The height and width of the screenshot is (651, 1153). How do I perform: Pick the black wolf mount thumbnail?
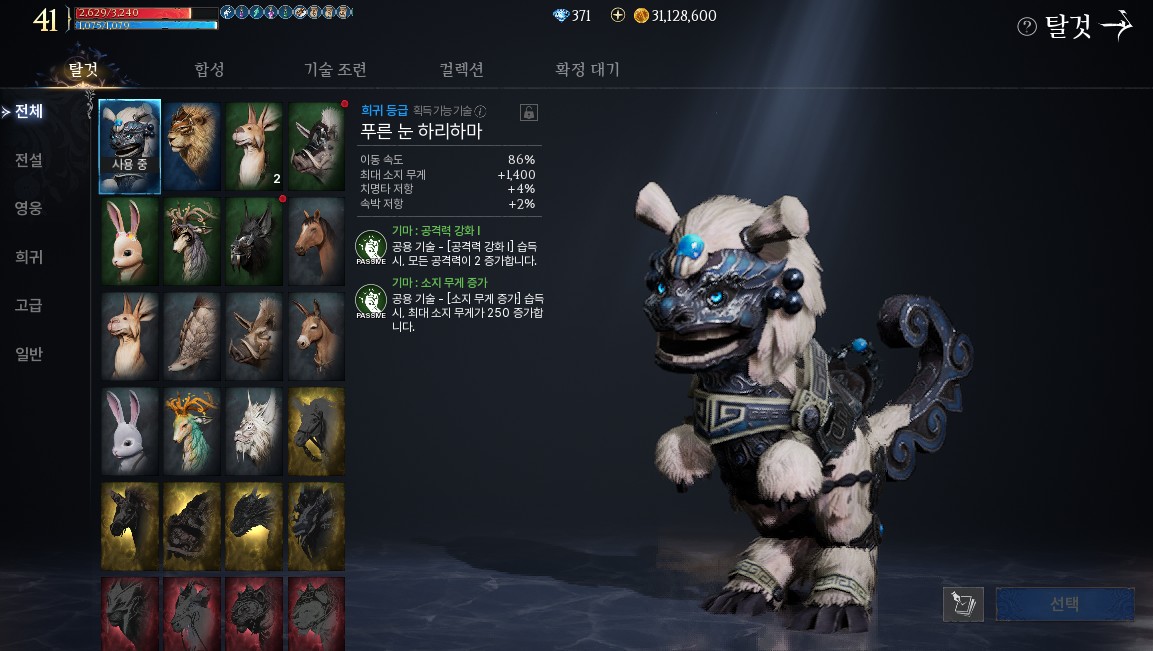(254, 241)
